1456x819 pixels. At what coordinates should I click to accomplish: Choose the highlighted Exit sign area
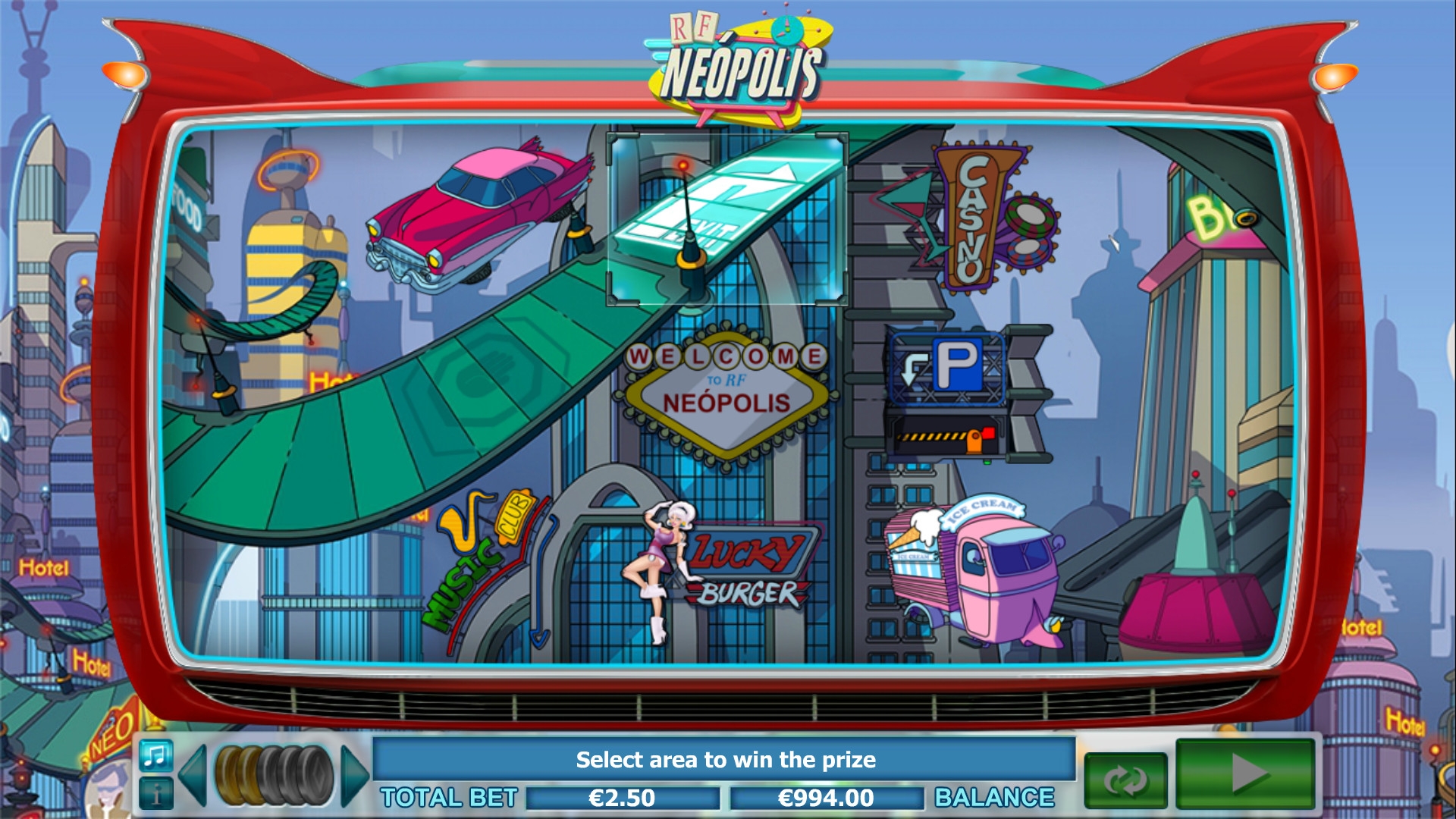726,218
